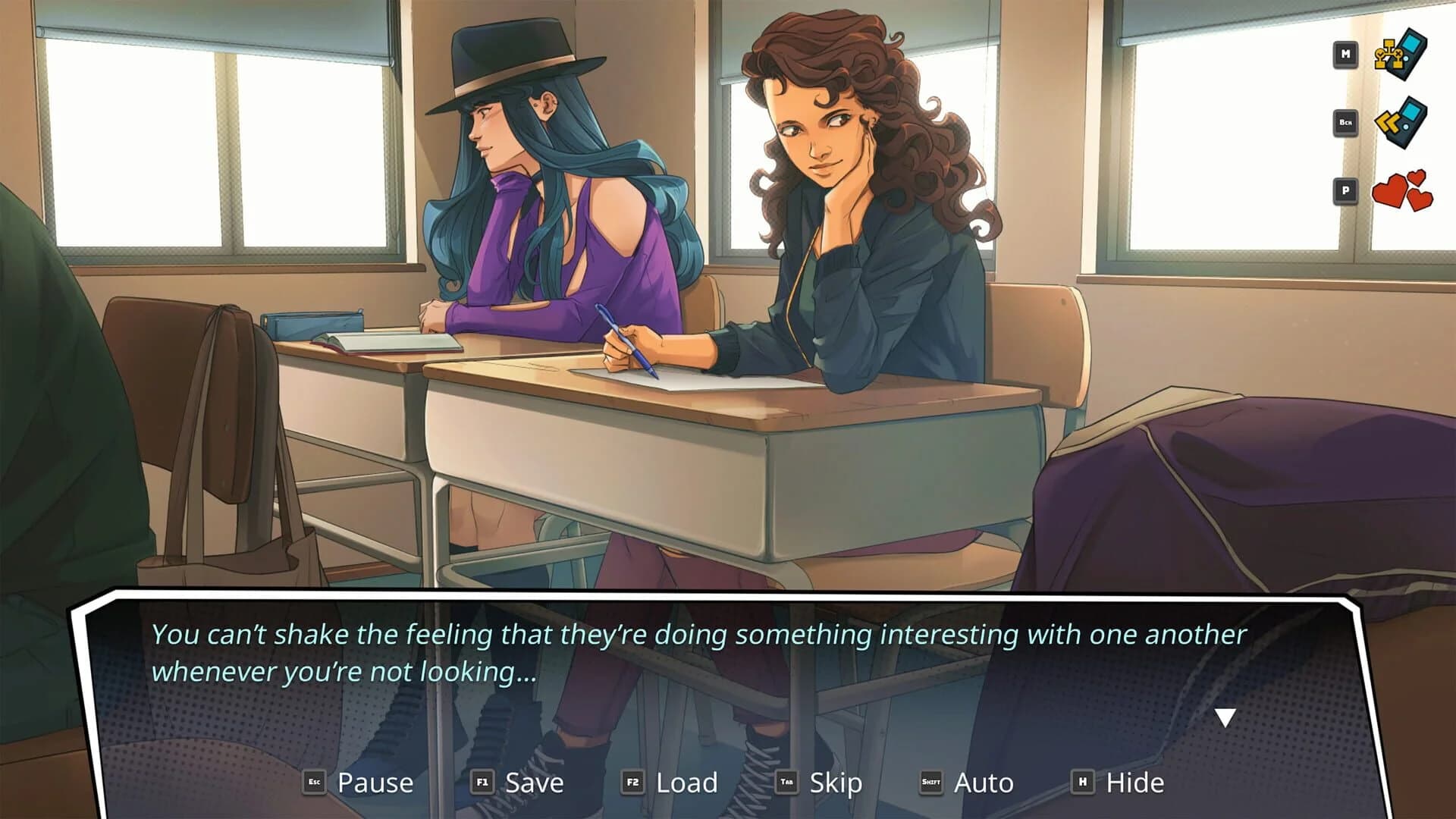Save the game

(533, 782)
